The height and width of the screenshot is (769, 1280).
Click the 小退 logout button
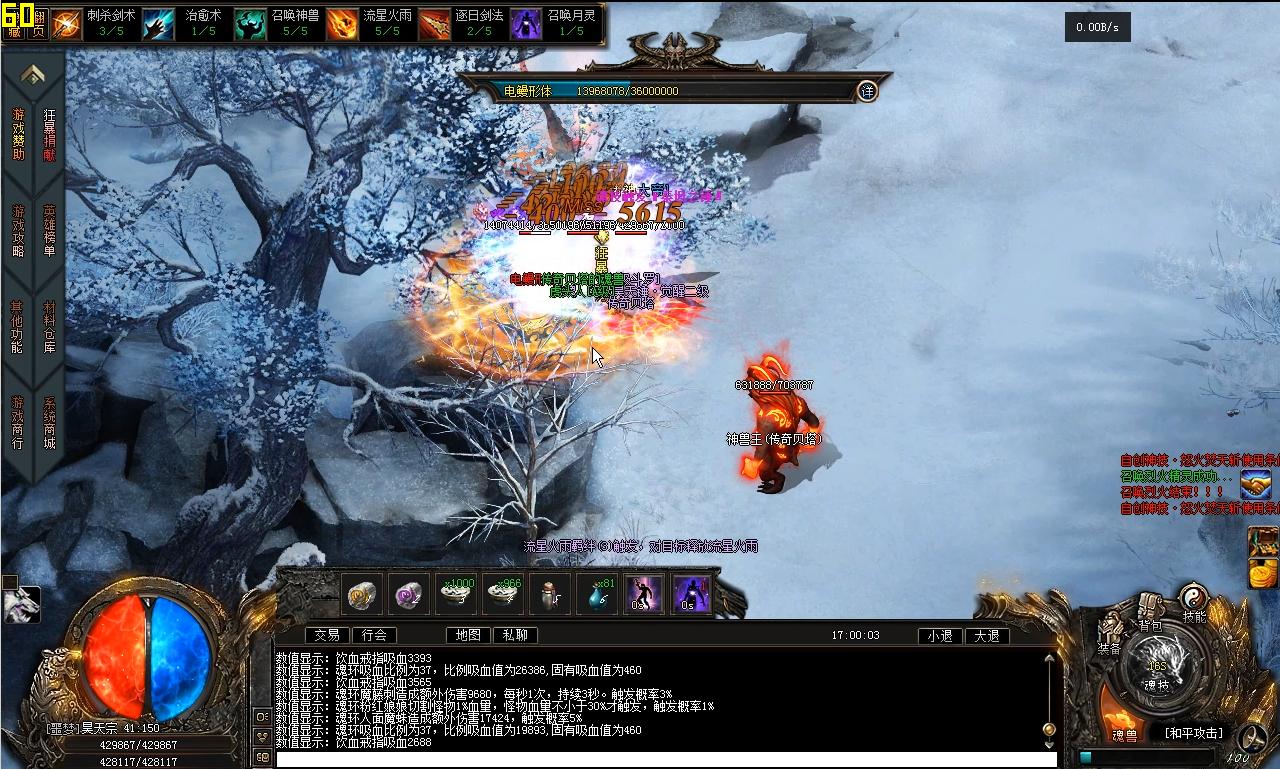[940, 636]
